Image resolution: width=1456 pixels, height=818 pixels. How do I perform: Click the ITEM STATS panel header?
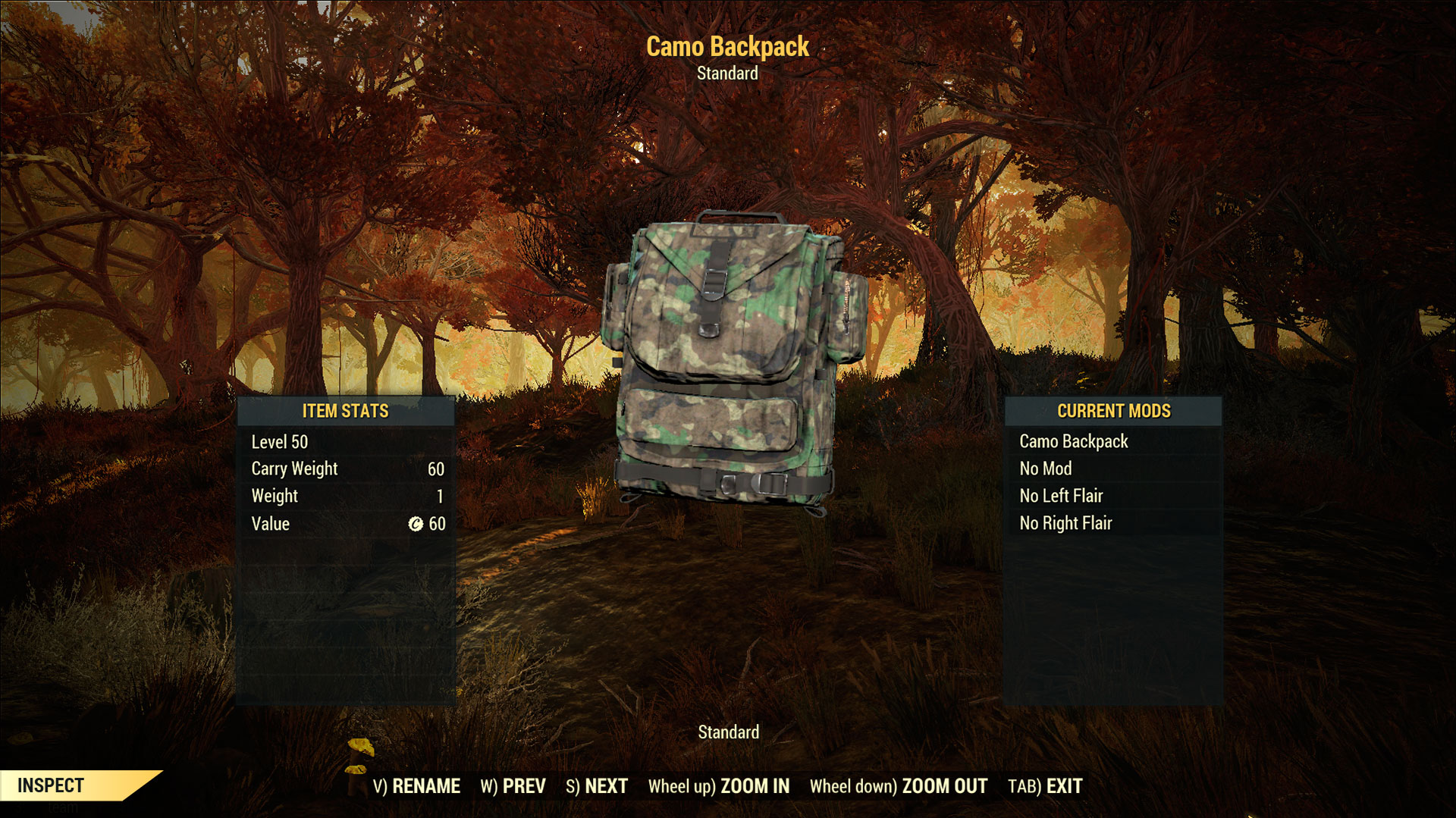(x=345, y=412)
